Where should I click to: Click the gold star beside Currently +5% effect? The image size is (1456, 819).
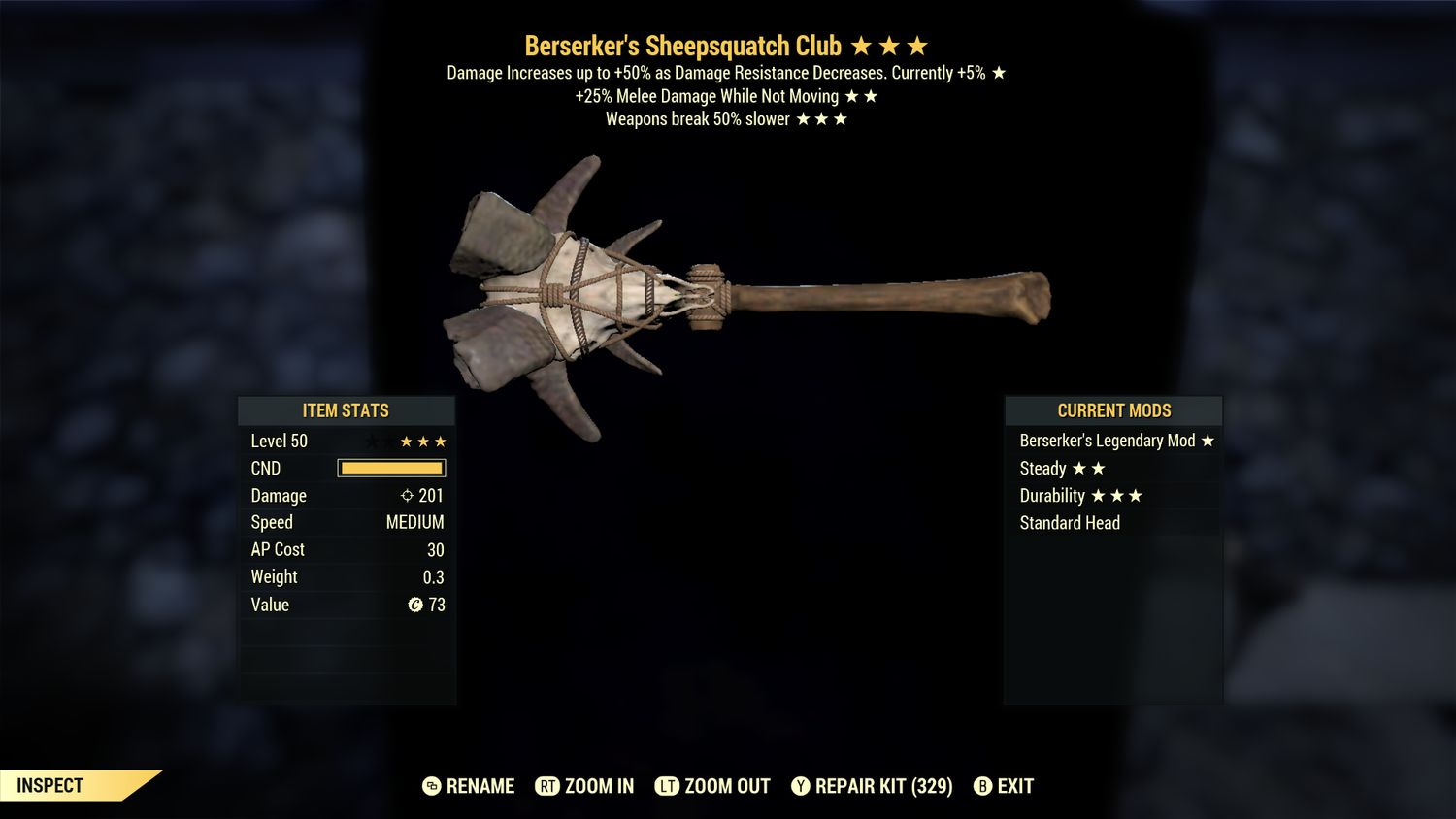[x=1001, y=72]
